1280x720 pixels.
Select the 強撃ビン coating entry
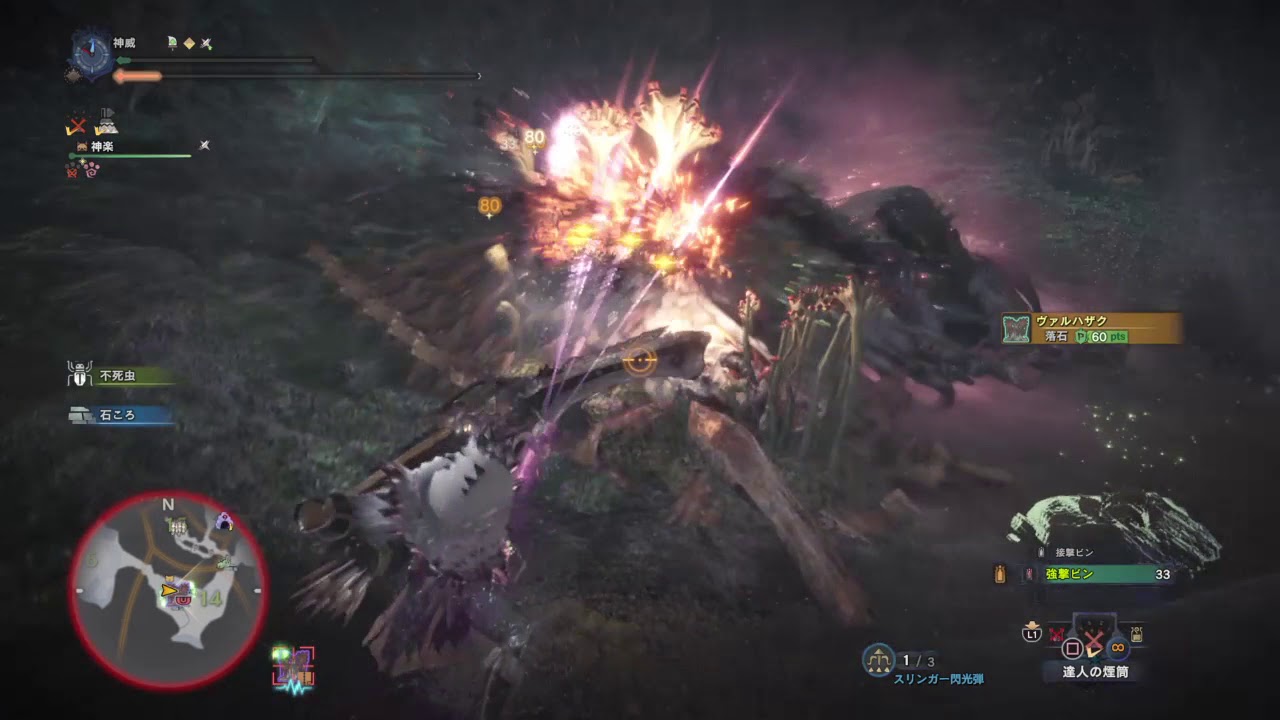coord(1071,574)
